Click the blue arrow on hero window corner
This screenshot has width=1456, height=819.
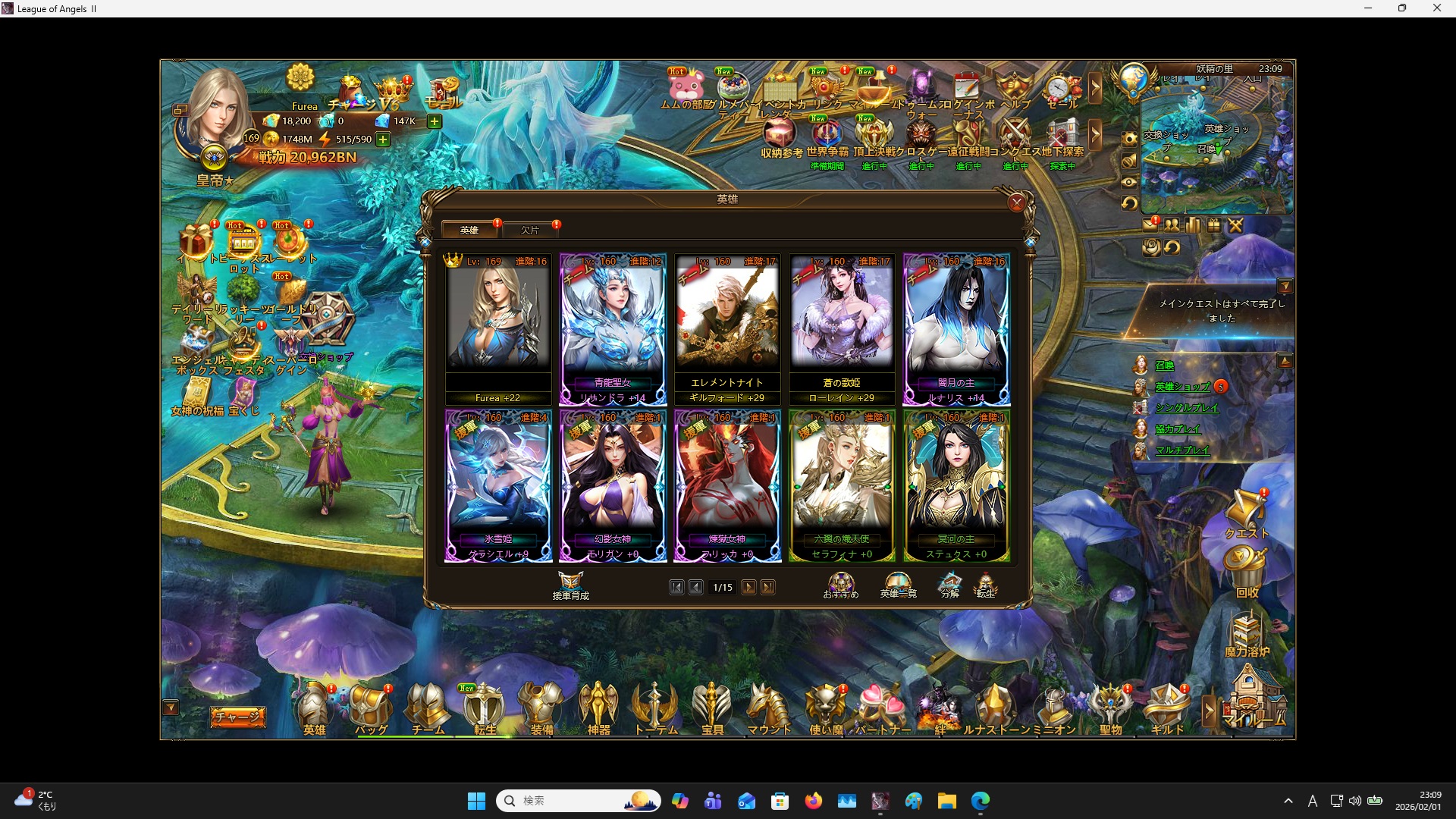pos(1030,241)
